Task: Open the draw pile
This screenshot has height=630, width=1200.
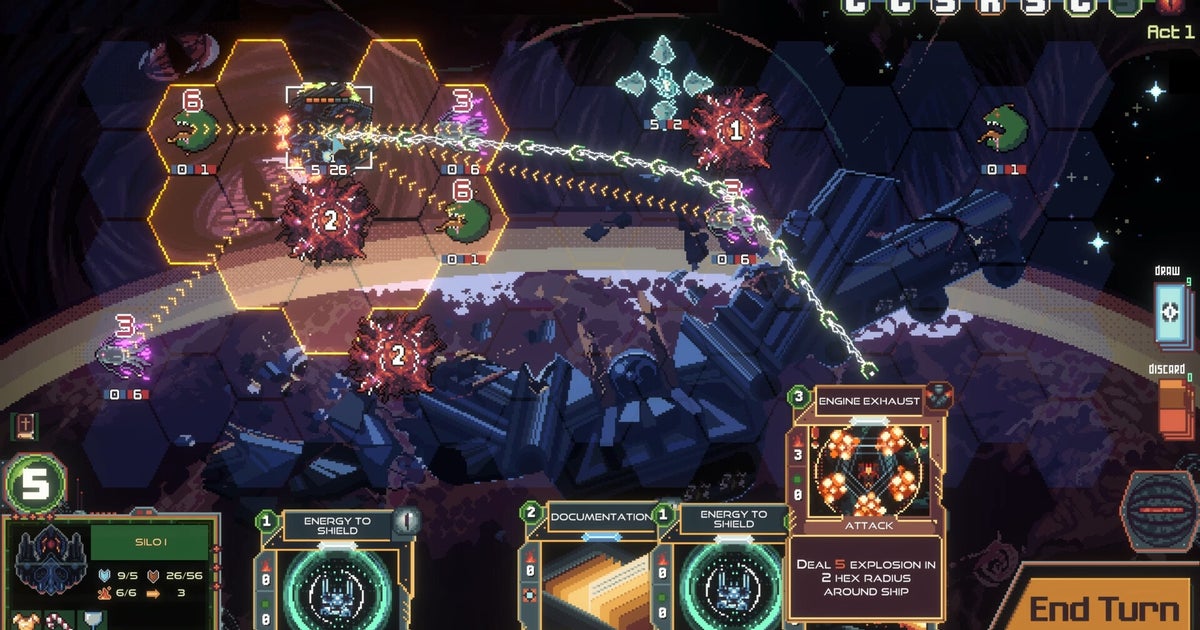Action: click(1167, 313)
